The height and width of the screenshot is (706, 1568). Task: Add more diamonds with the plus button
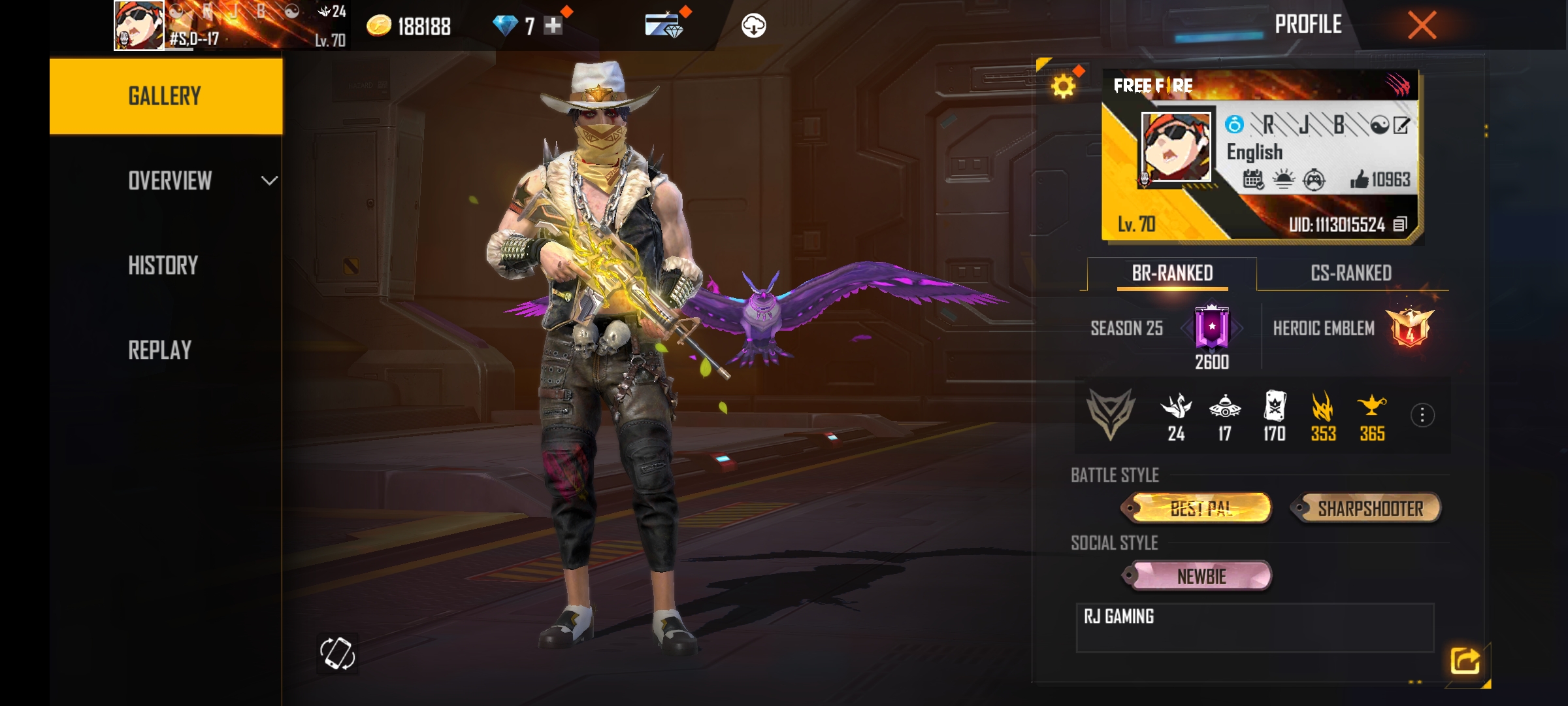(553, 26)
